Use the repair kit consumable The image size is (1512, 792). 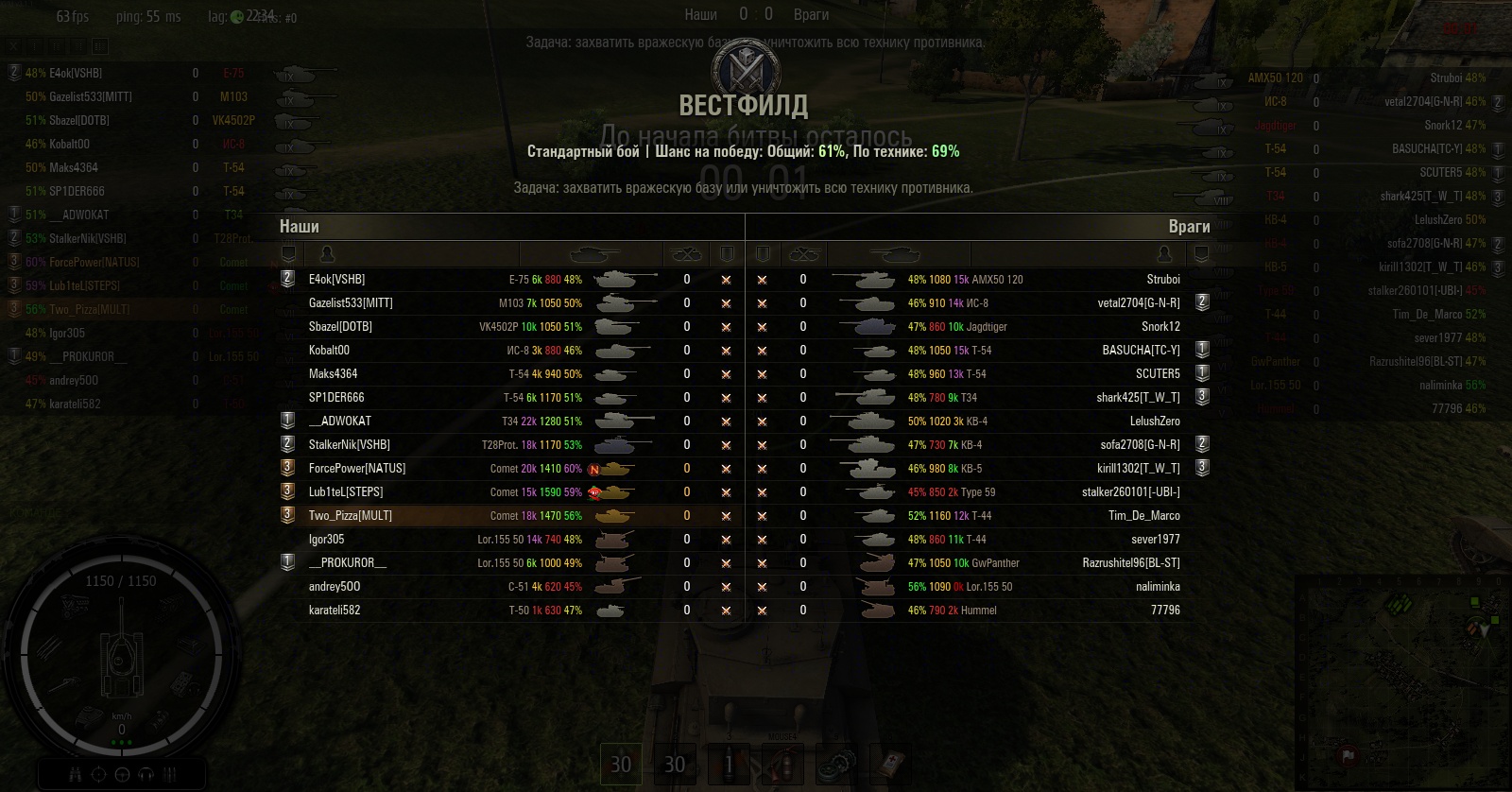(x=836, y=764)
